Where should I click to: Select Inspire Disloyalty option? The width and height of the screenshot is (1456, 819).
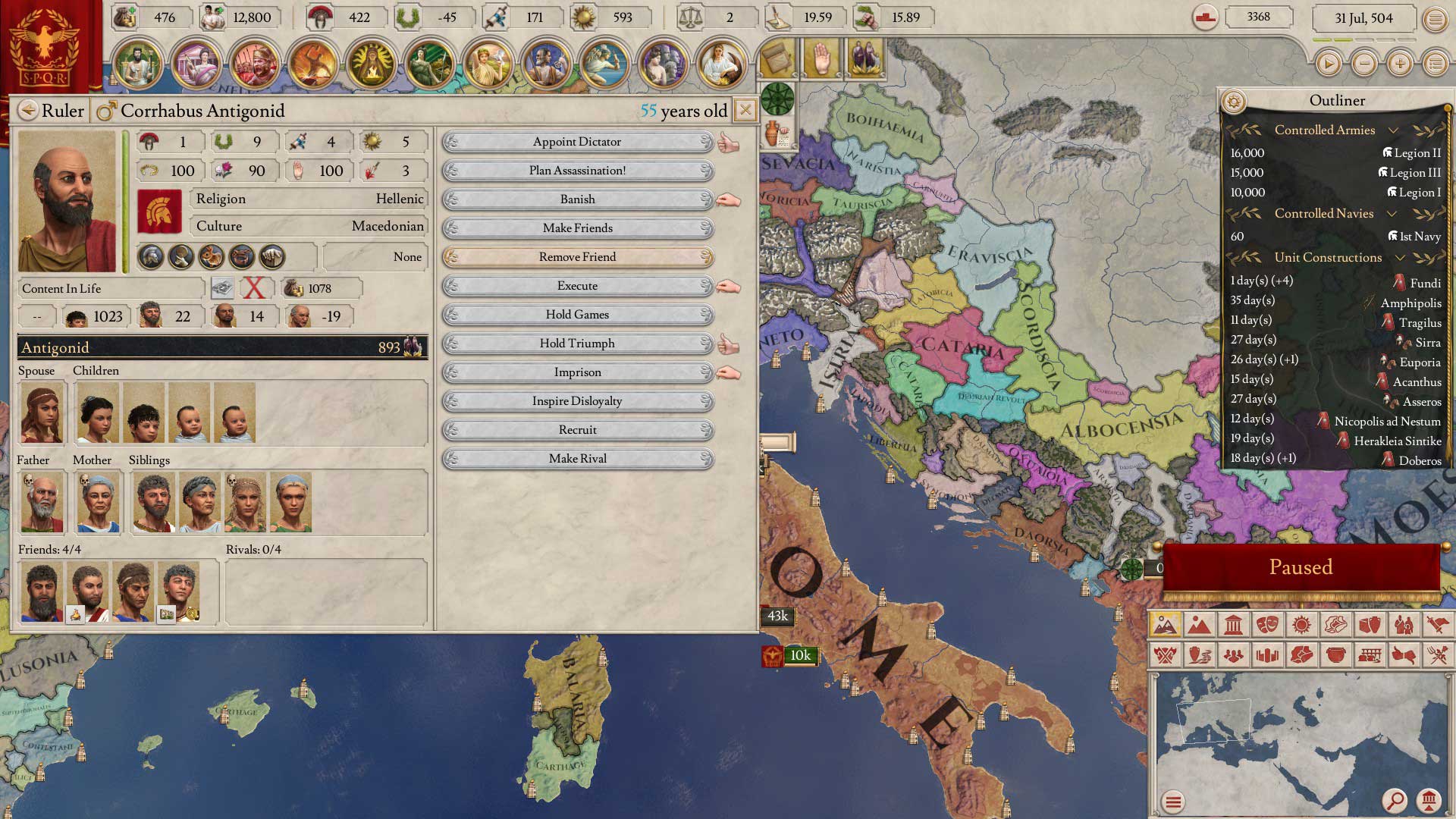point(577,401)
